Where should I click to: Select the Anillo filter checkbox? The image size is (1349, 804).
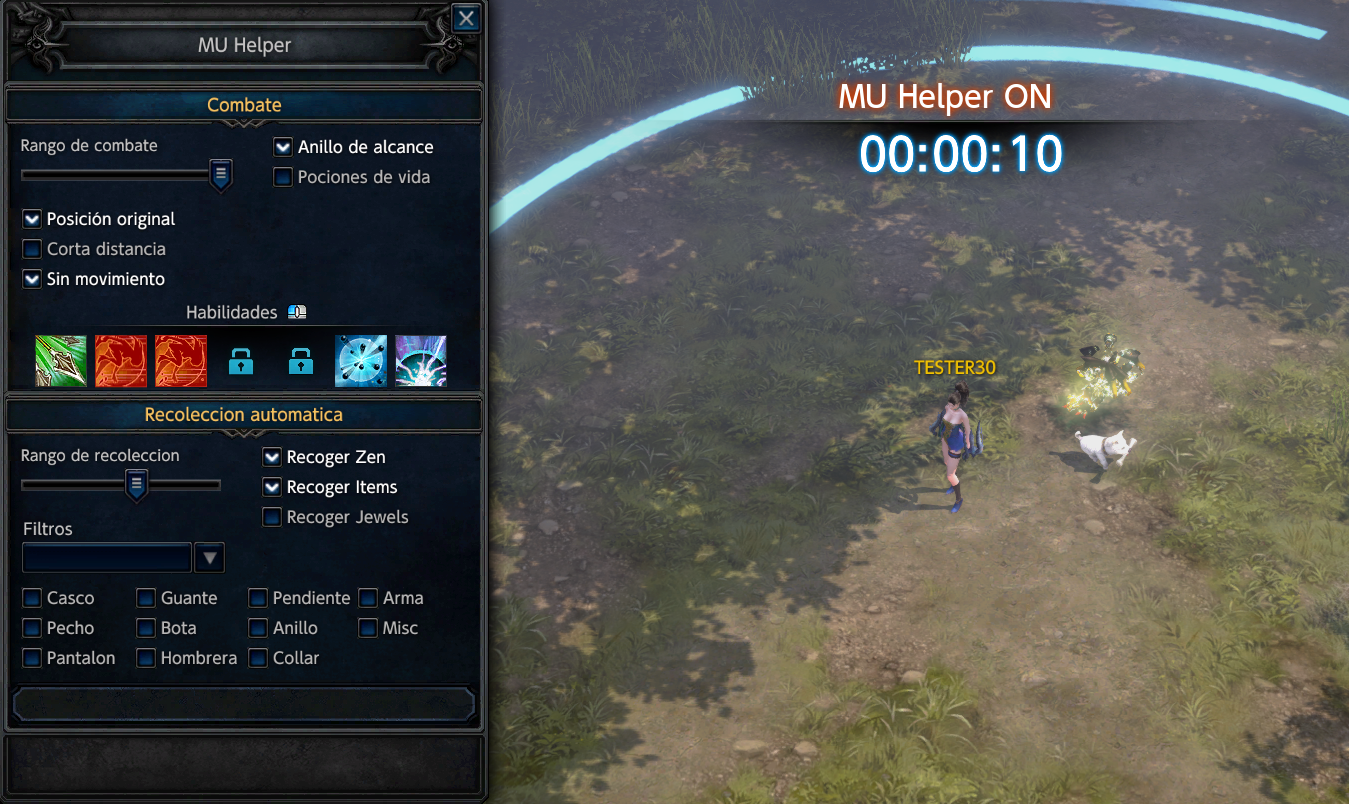(258, 628)
